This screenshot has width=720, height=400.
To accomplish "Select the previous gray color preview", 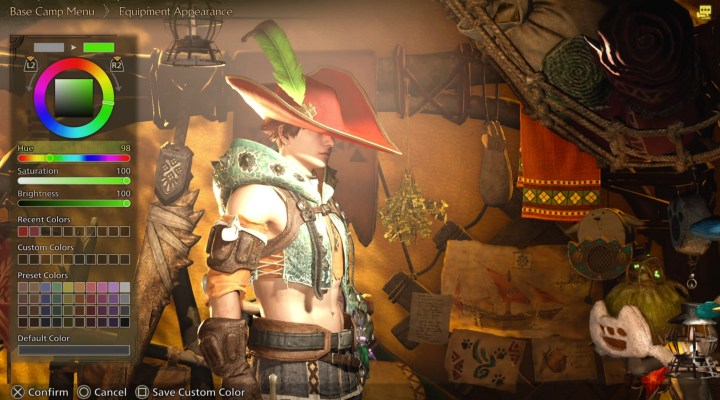I will [x=49, y=47].
